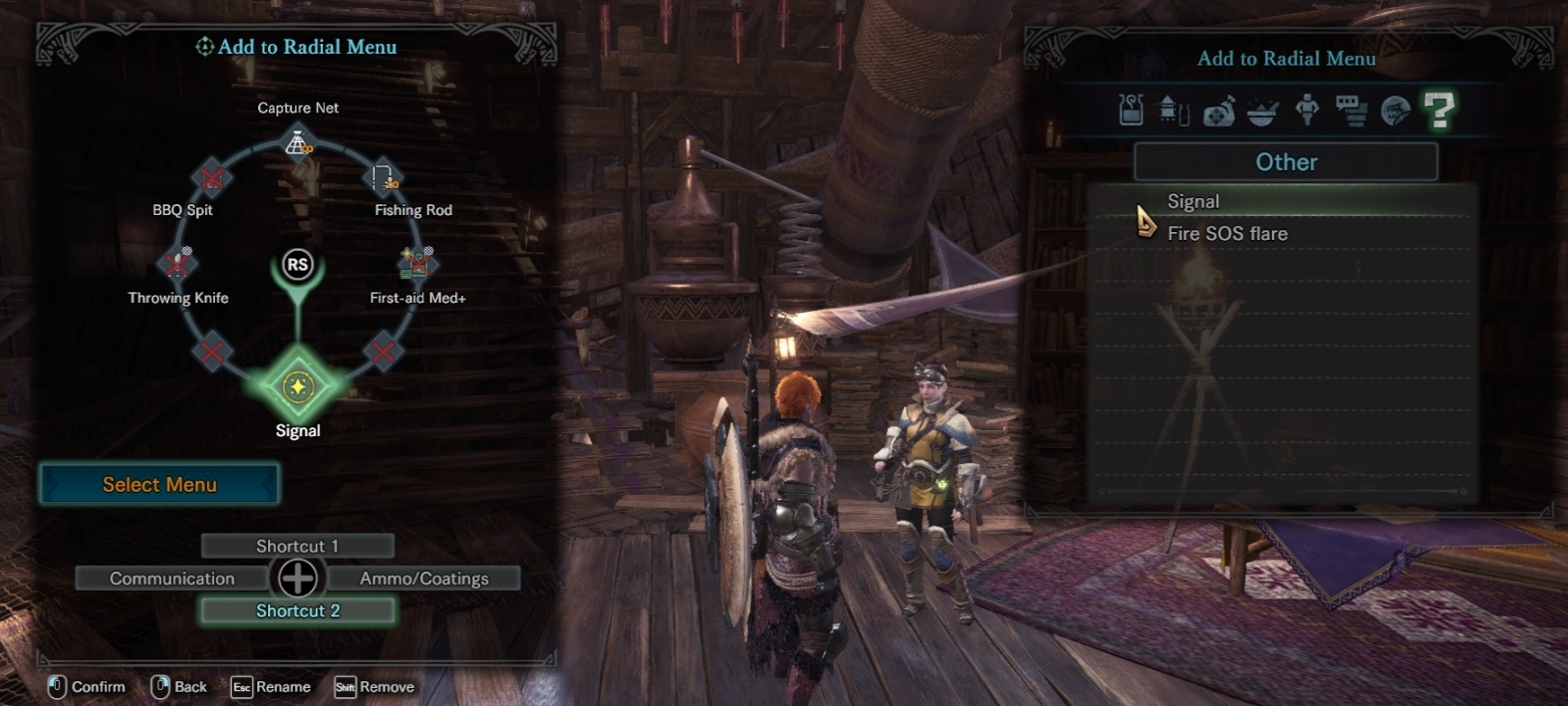Click the Select Menu button
The height and width of the screenshot is (706, 1568).
pos(159,485)
